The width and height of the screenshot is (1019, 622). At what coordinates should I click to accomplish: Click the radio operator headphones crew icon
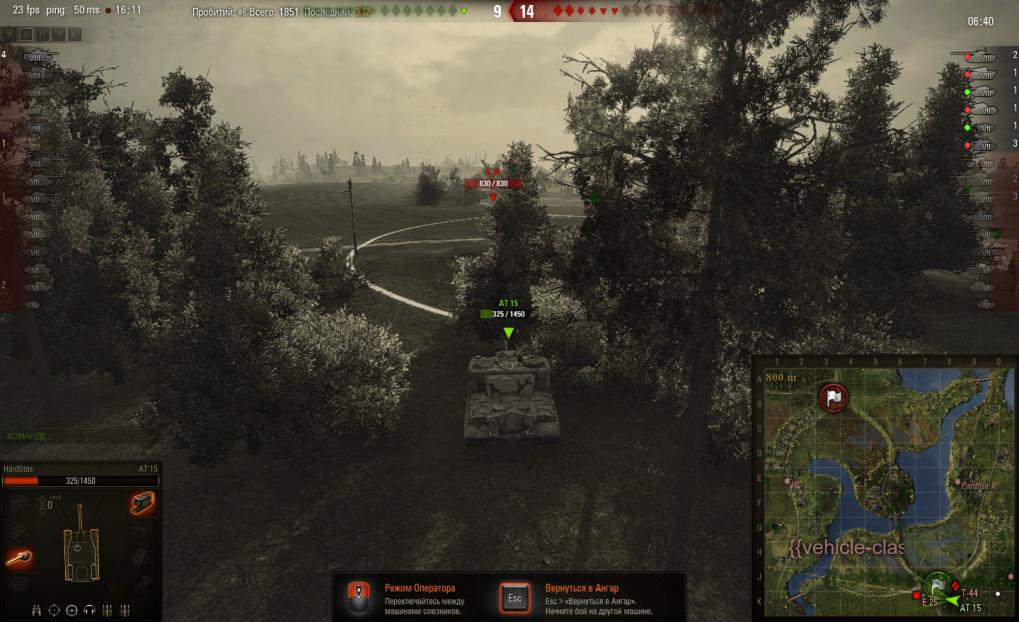click(89, 609)
